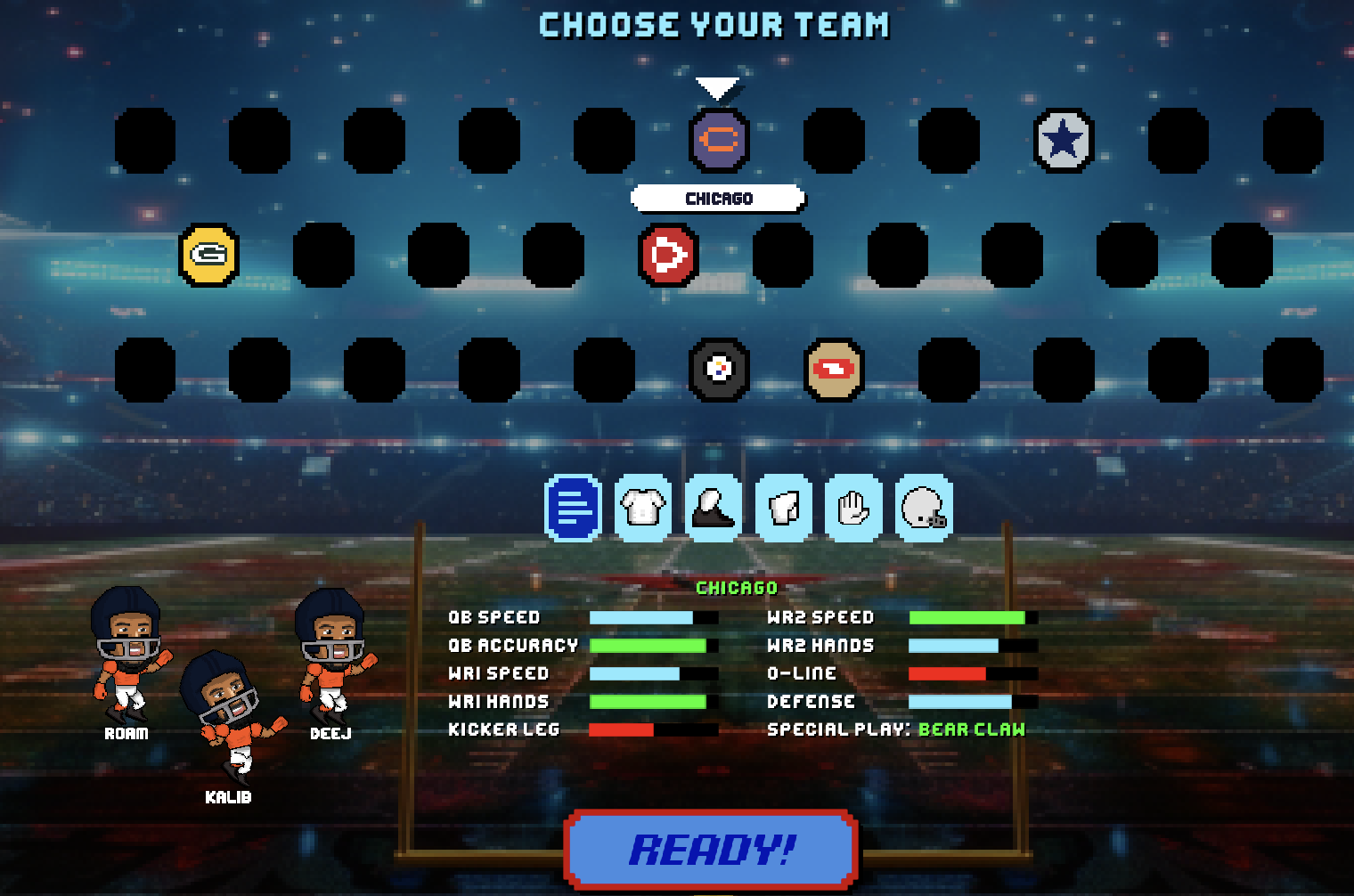Select the pants customization icon
The width and height of the screenshot is (1354, 896).
click(x=784, y=508)
